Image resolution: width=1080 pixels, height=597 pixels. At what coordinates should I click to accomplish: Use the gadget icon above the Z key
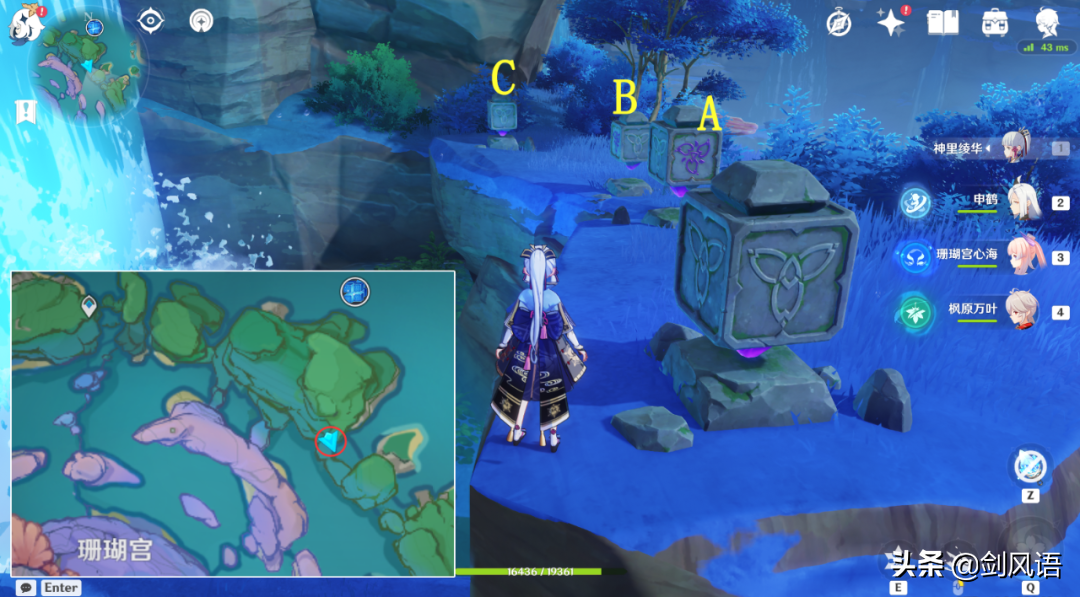[1029, 466]
